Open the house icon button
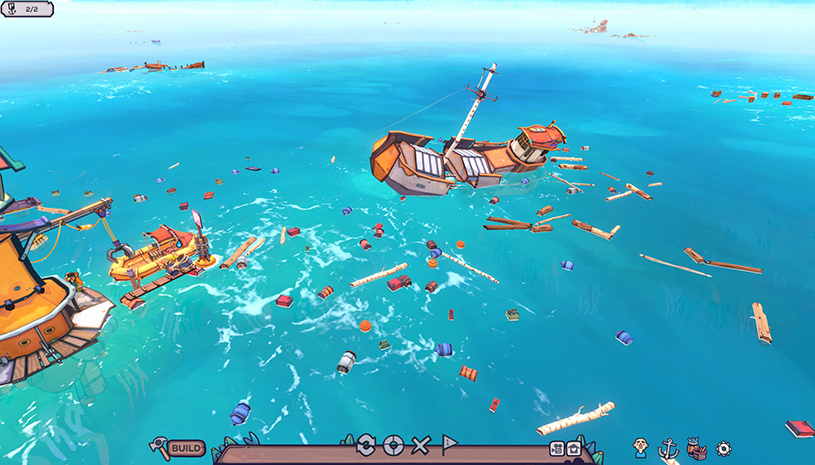815x465 pixels. tap(573, 449)
